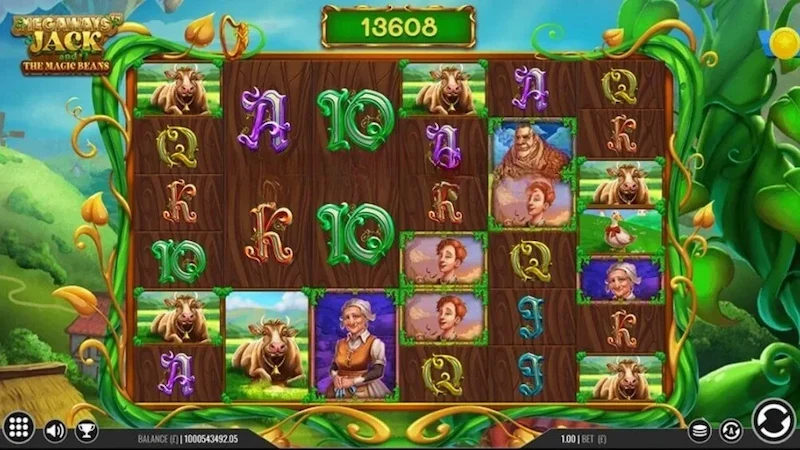The width and height of the screenshot is (800, 450).
Task: Show the trophy achievements panel
Action: pyautogui.click(x=87, y=431)
